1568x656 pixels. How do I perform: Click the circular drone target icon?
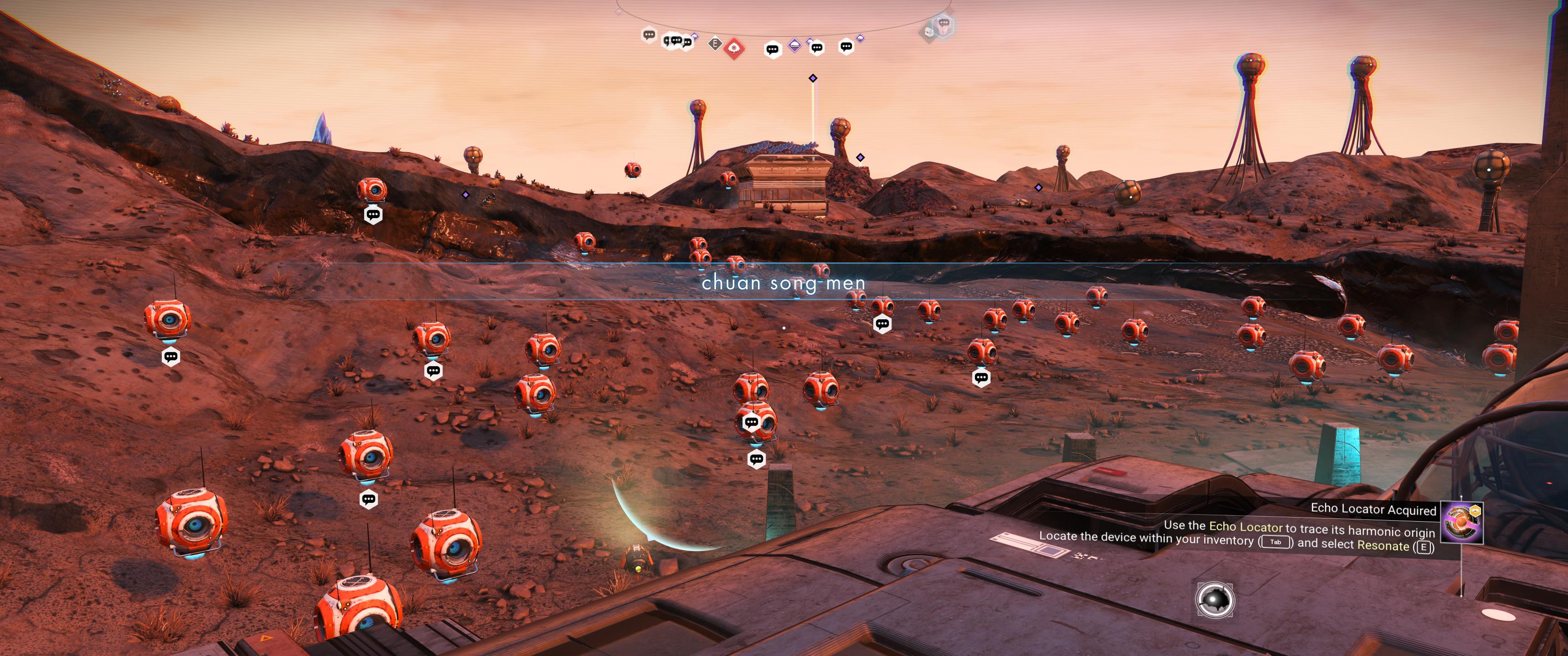click(x=1215, y=600)
